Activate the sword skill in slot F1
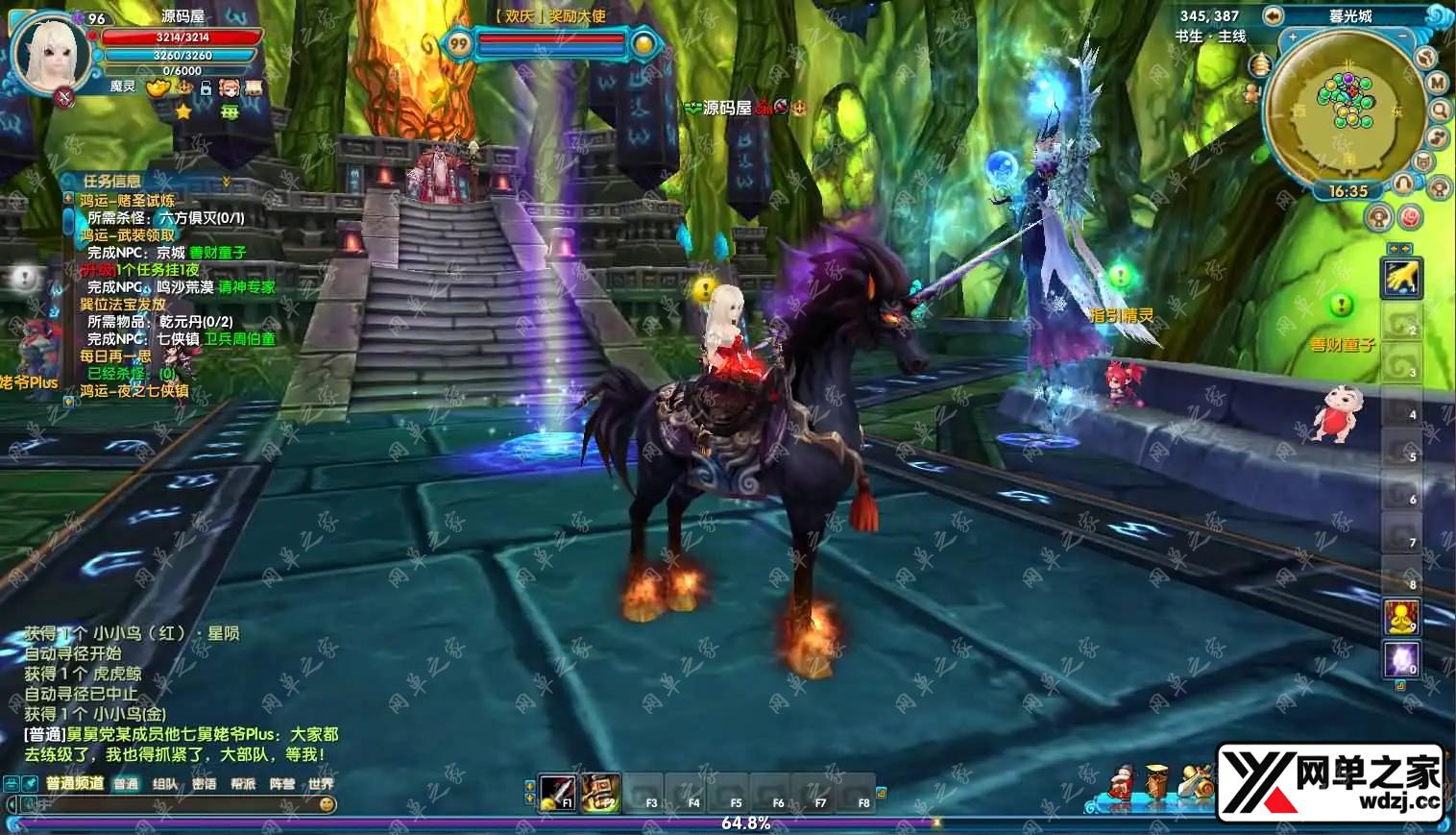This screenshot has height=835, width=1456. pyautogui.click(x=557, y=793)
